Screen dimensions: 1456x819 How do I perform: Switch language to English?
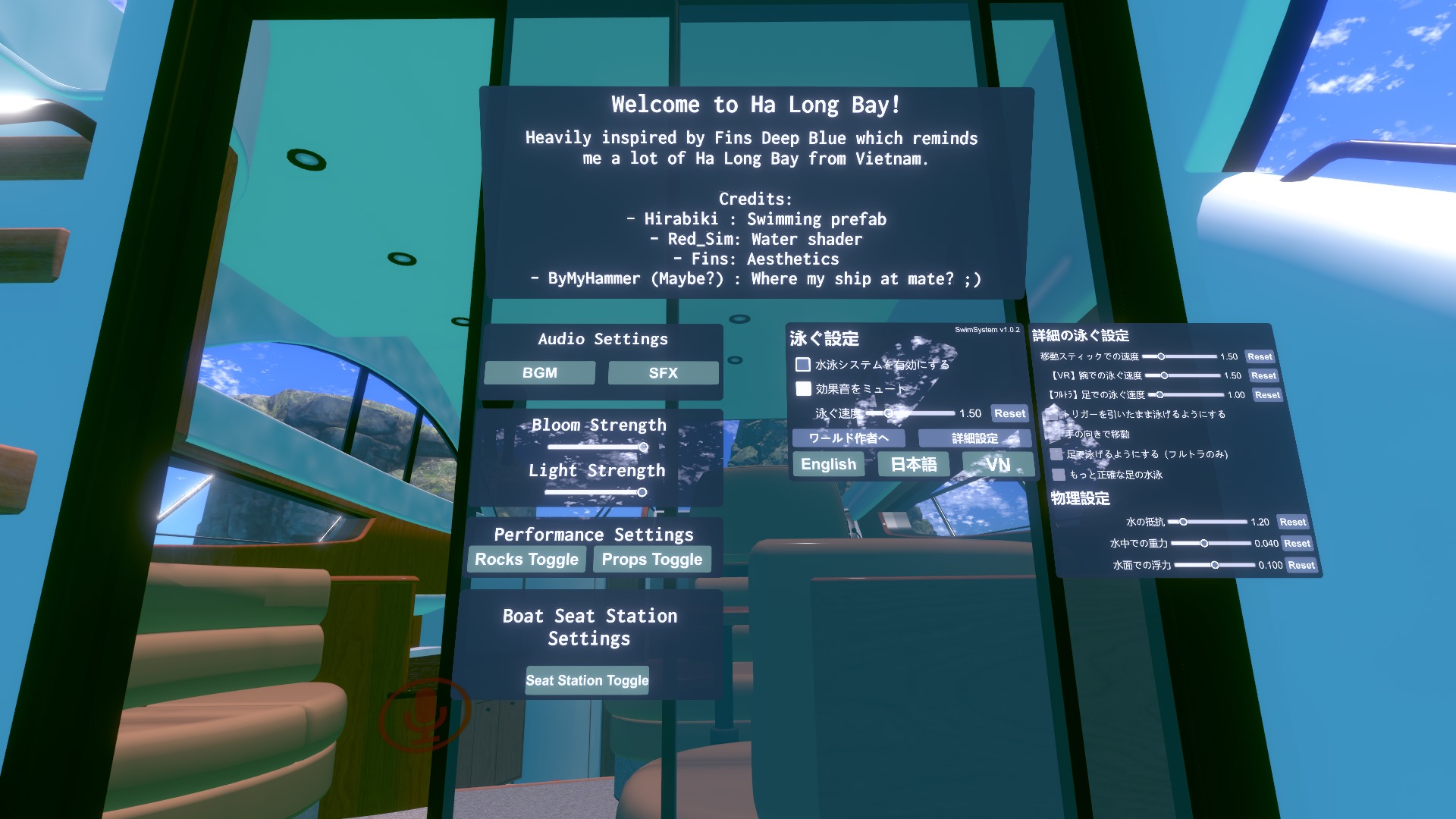827,464
